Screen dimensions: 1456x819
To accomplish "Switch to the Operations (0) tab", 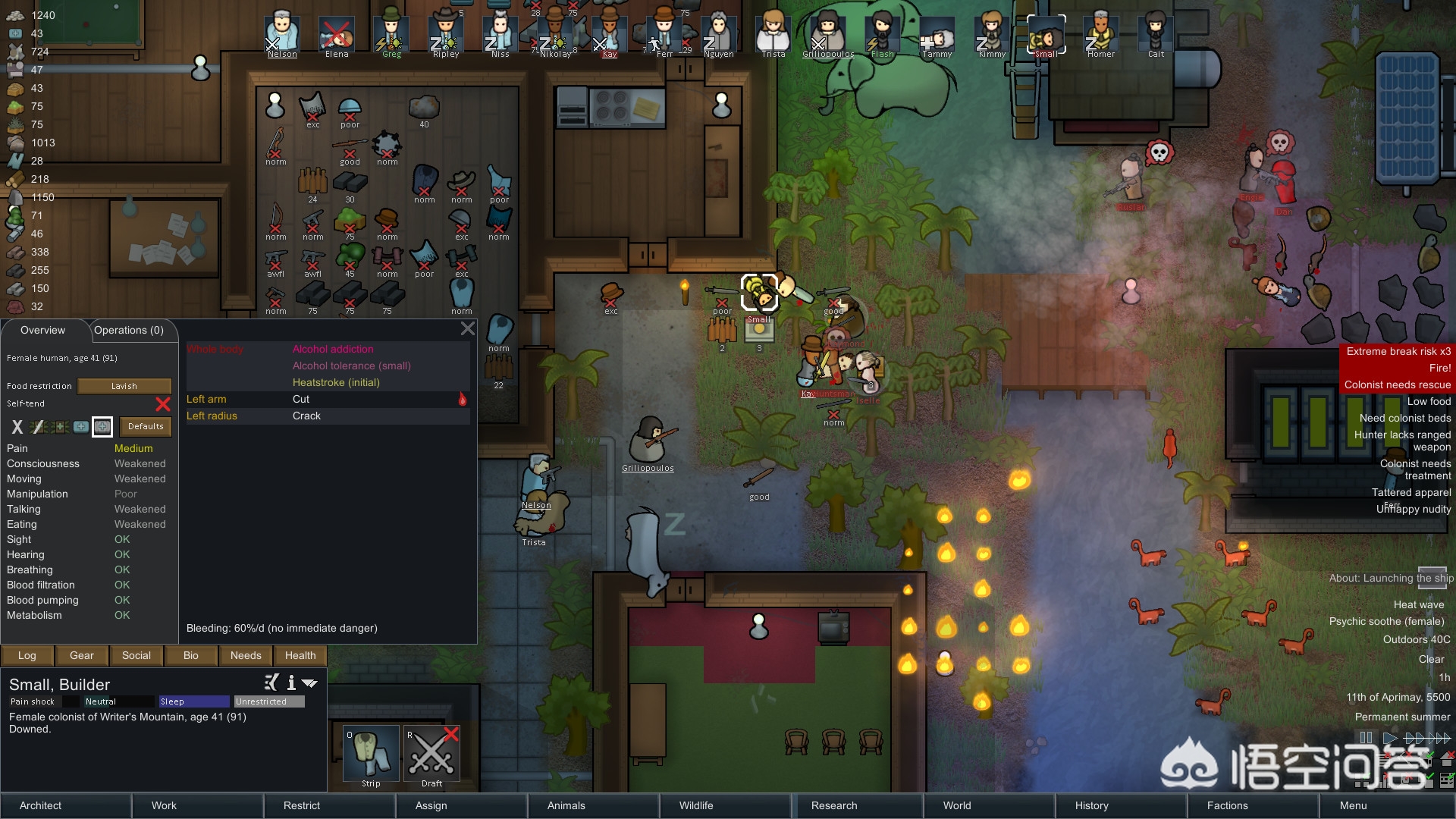I will click(x=129, y=331).
